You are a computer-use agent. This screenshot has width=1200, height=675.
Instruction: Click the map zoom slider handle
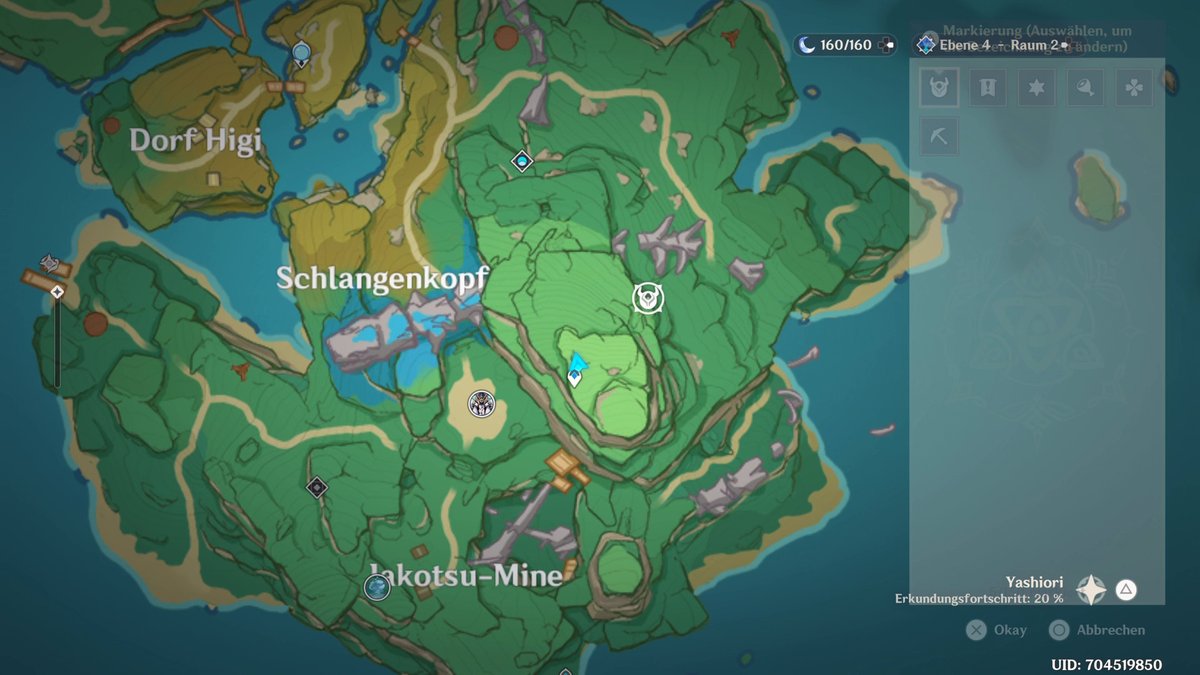tap(58, 292)
